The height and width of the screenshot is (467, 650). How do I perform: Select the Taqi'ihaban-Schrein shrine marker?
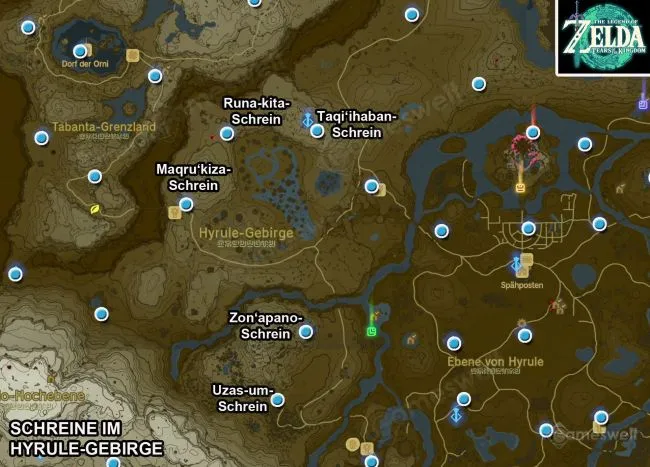click(x=317, y=130)
